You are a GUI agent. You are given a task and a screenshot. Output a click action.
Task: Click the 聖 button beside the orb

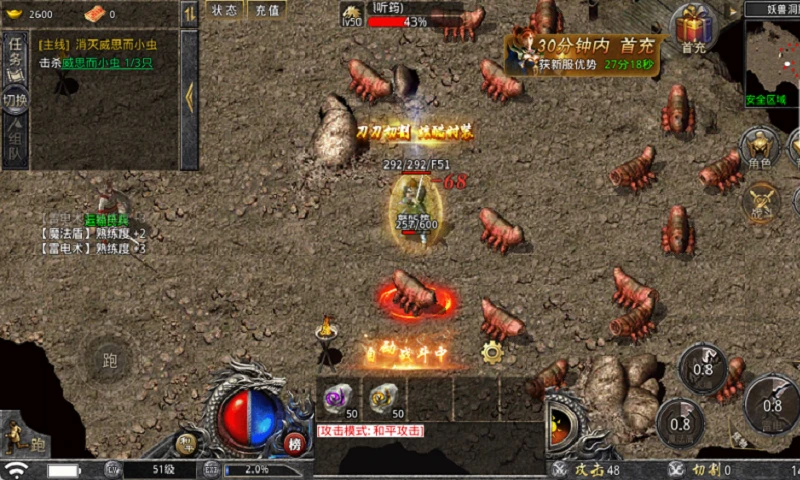pyautogui.click(x=185, y=444)
